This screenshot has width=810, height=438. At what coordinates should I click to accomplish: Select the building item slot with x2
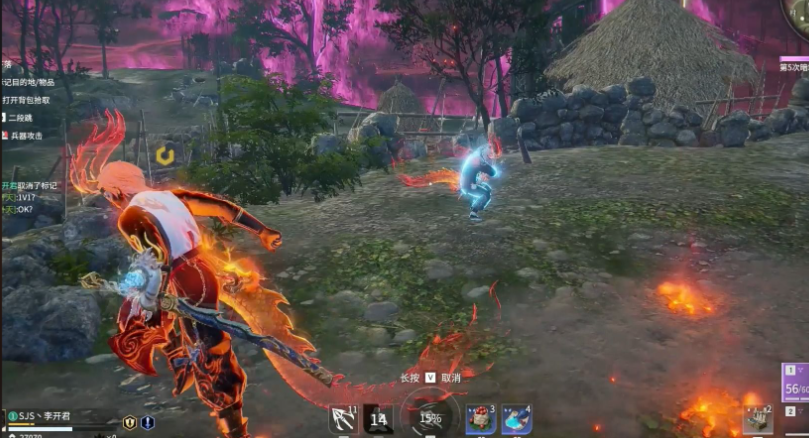(757, 420)
